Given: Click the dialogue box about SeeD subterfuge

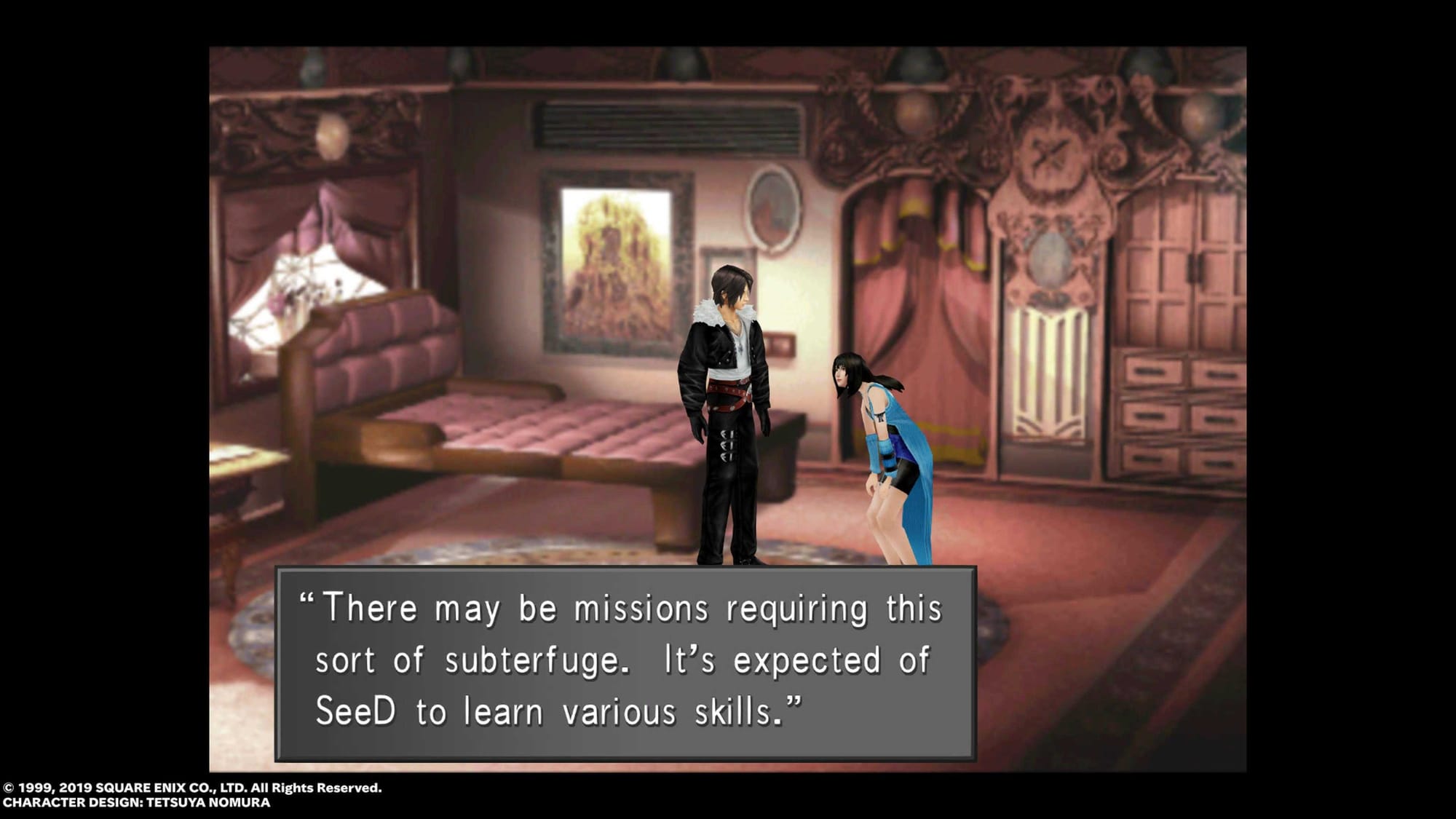Looking at the screenshot, I should 625,662.
